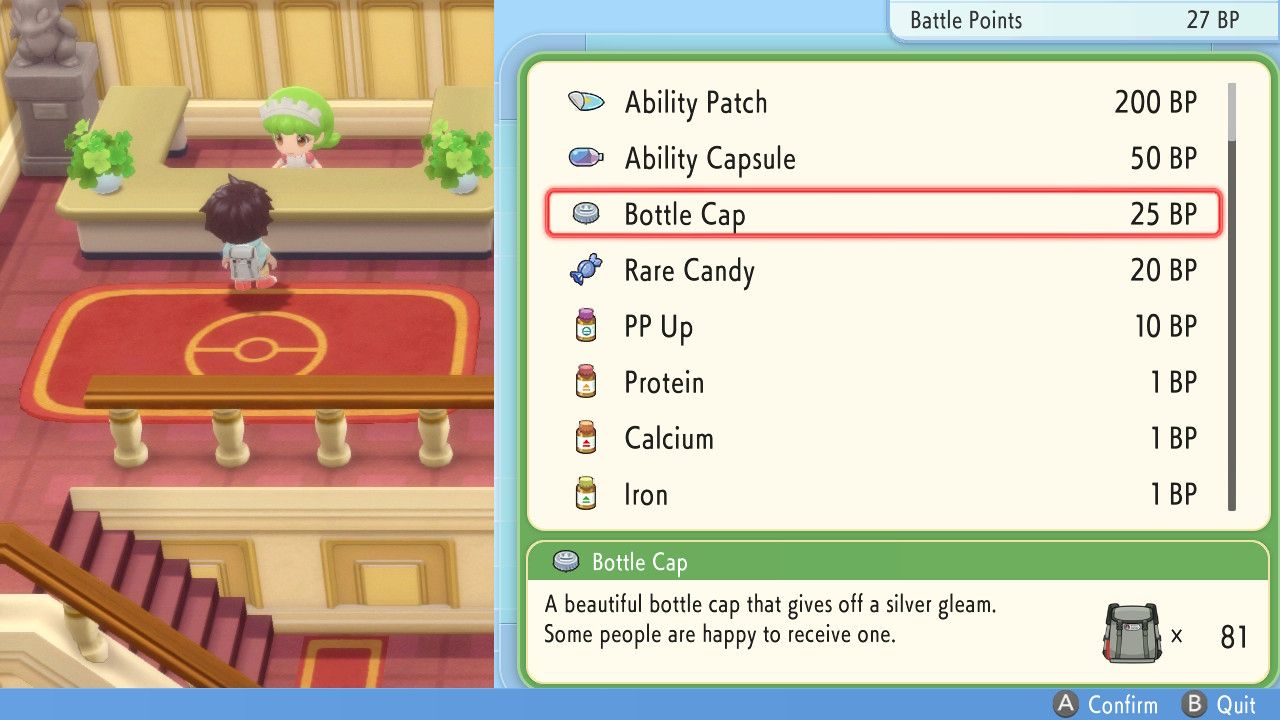Select the PP Up bottle icon
Image resolution: width=1280 pixels, height=720 pixels.
587,324
